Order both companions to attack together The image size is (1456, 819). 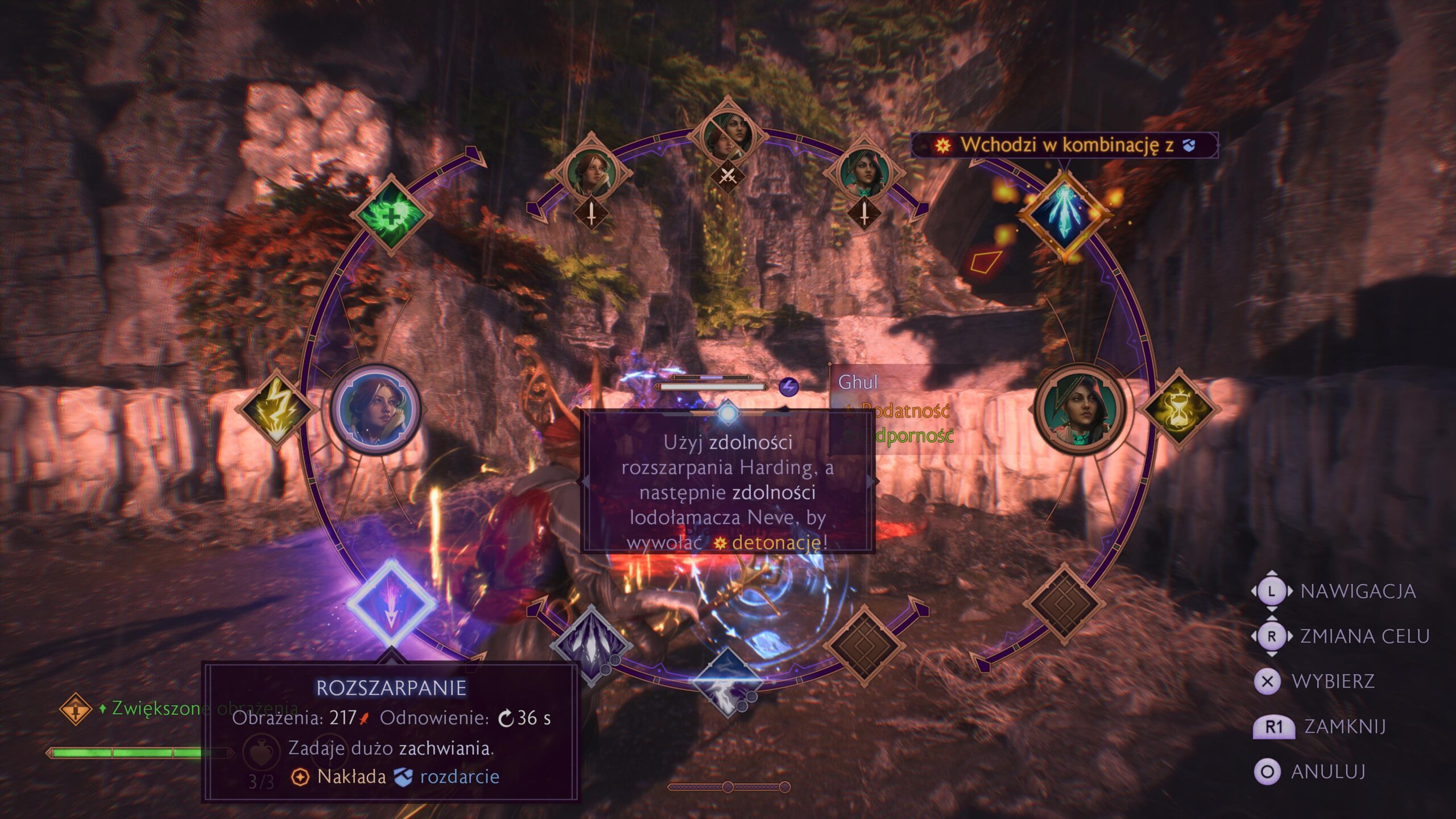pos(727,136)
